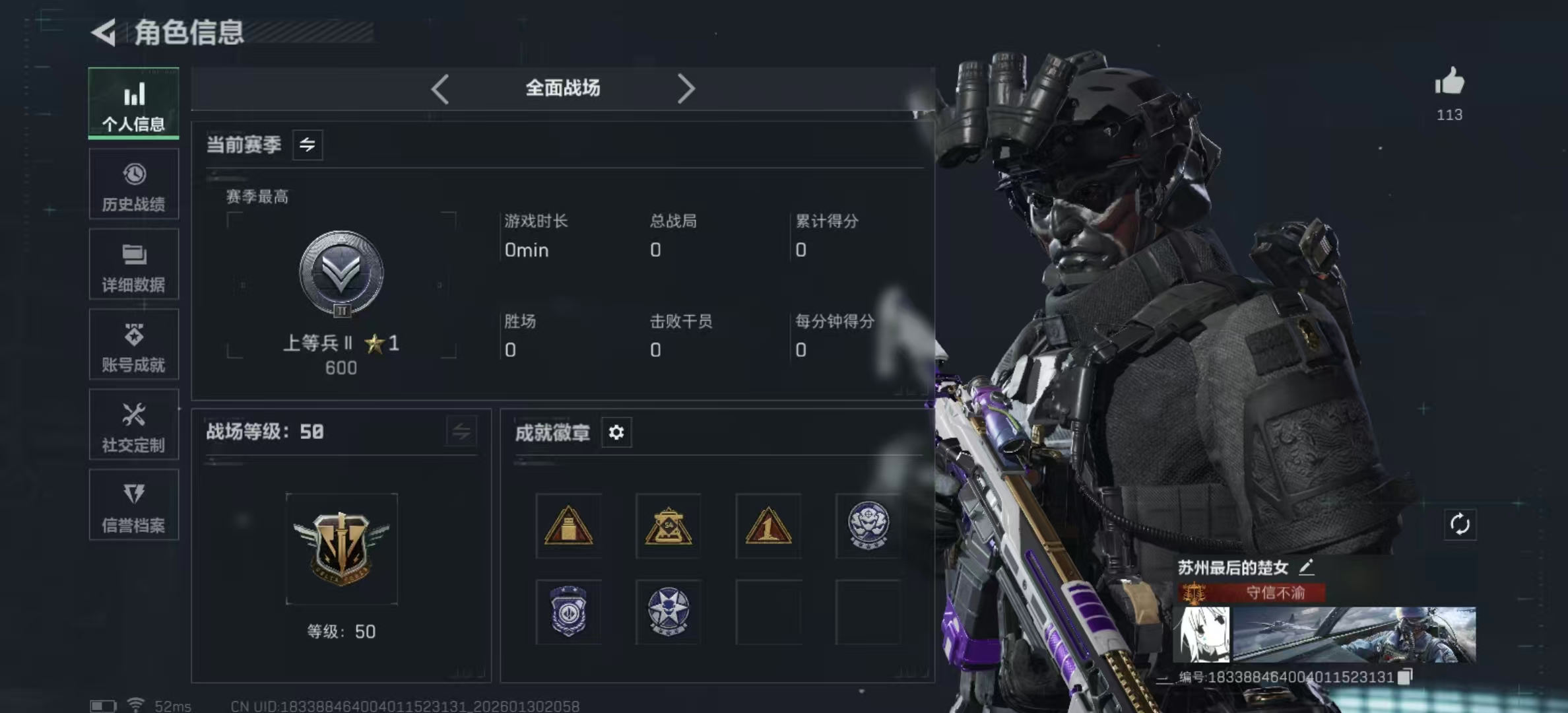
Task: Select the 个人信息 tab
Action: point(133,104)
